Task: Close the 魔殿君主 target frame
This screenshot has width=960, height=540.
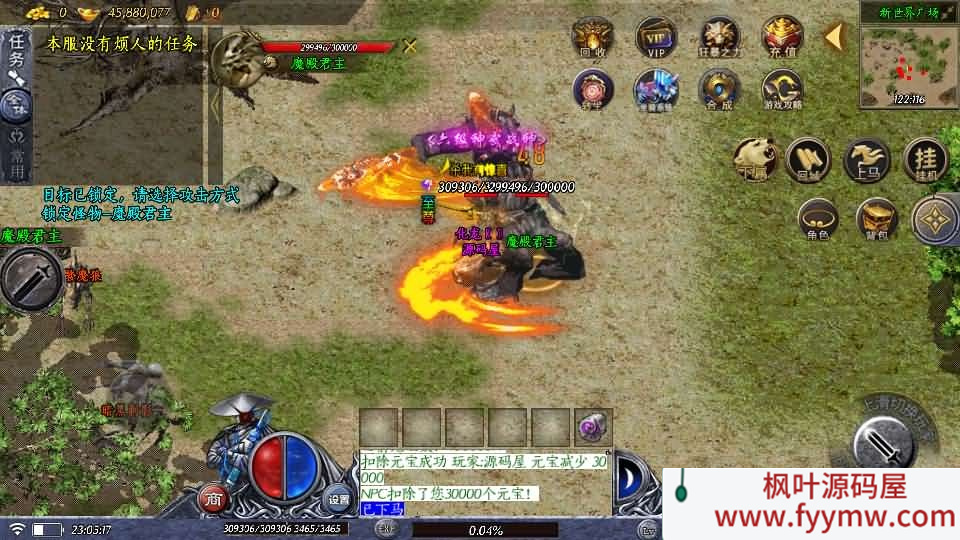Action: coord(409,46)
